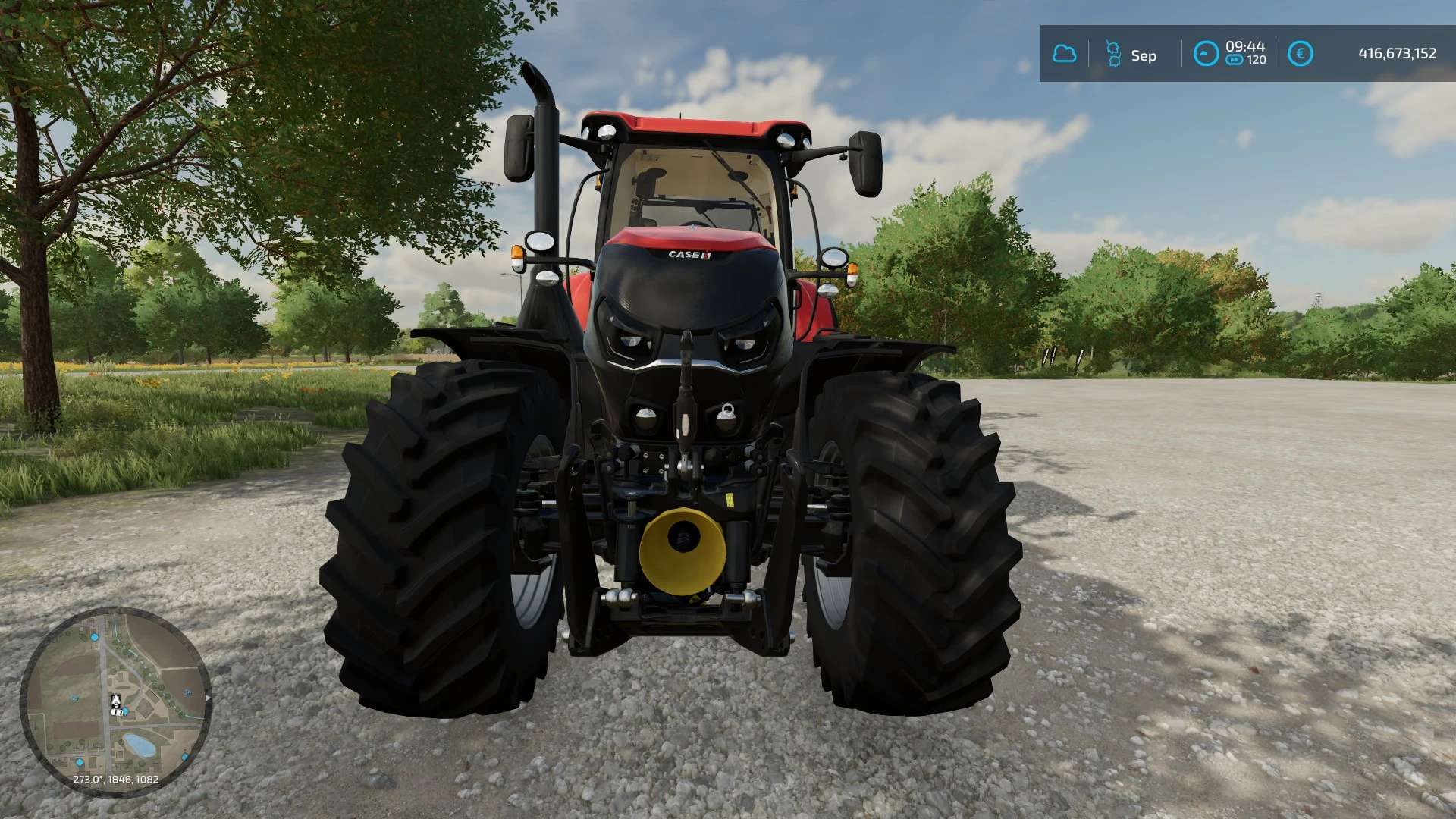
Task: Open the circular minimap
Action: click(x=115, y=702)
